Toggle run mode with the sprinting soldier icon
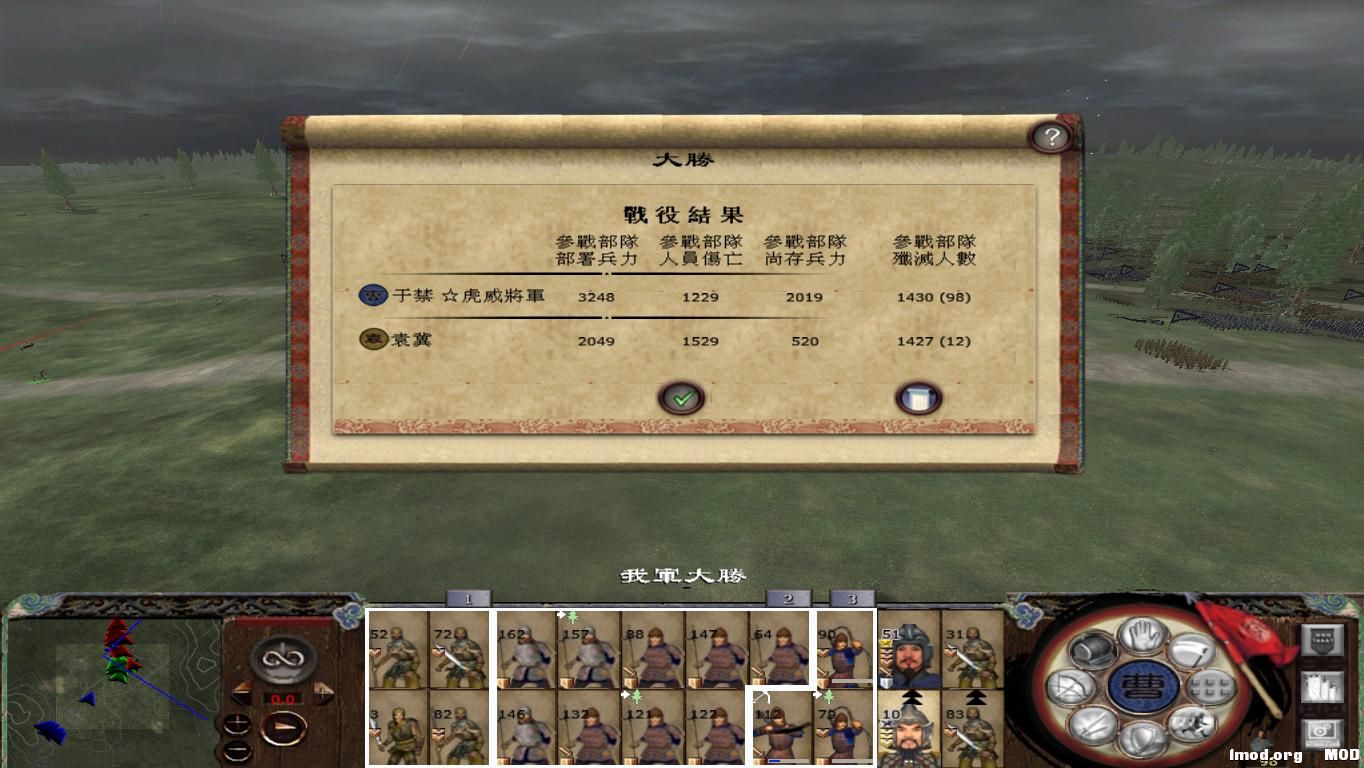Viewport: 1364px width, 768px height. click(x=1193, y=723)
